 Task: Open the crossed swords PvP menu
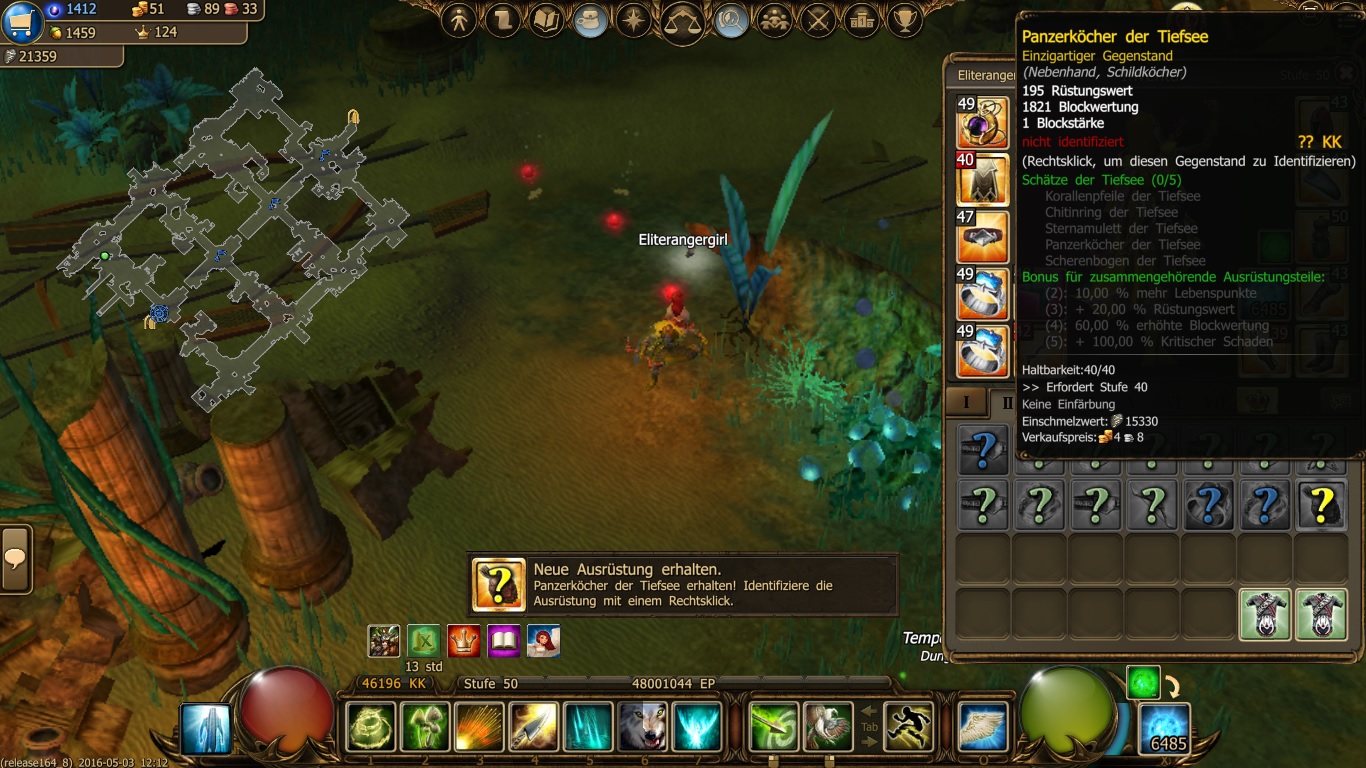pyautogui.click(x=819, y=19)
